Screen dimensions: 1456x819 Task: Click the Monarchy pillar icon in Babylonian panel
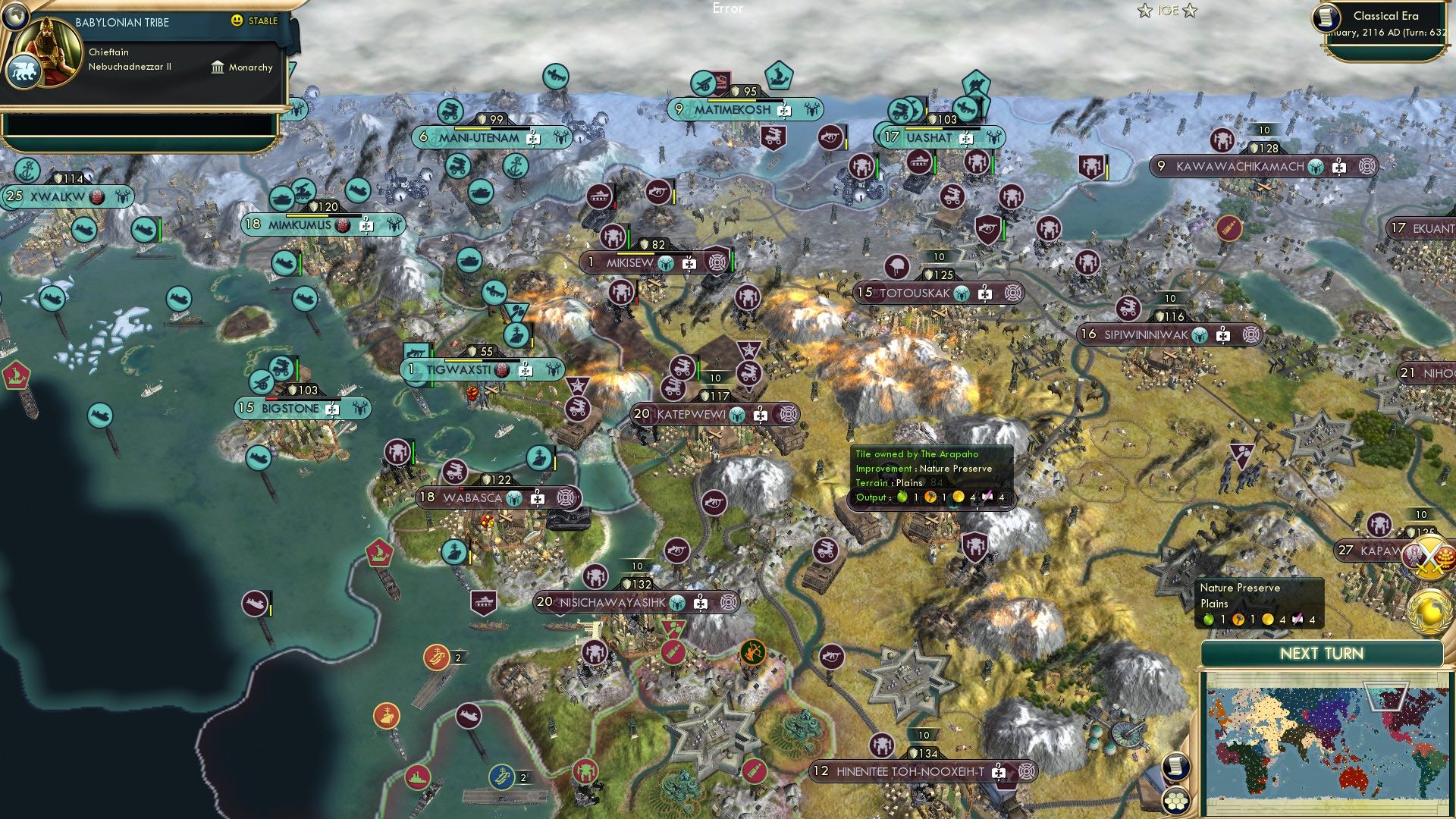[x=218, y=67]
